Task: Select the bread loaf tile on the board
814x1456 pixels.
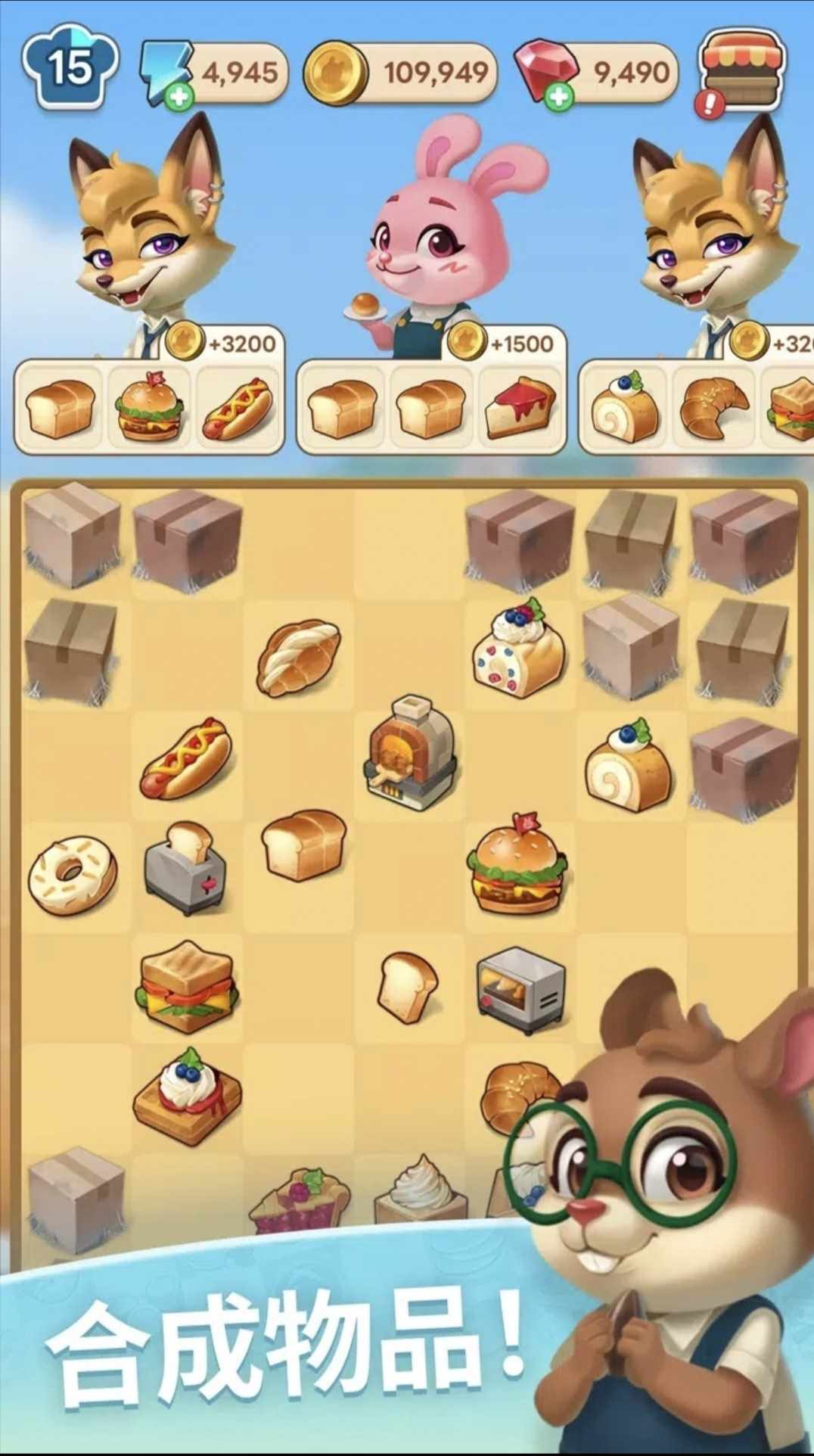Action: click(x=303, y=845)
